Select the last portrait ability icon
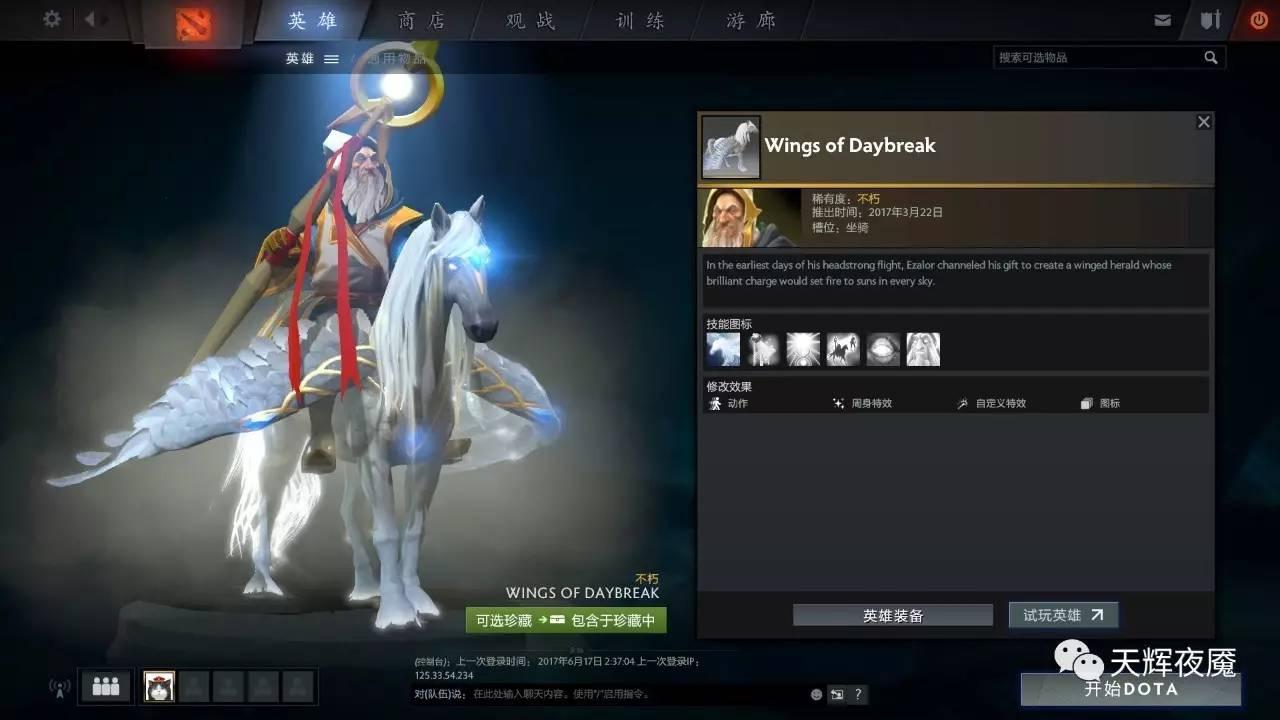This screenshot has height=720, width=1280. pos(923,349)
